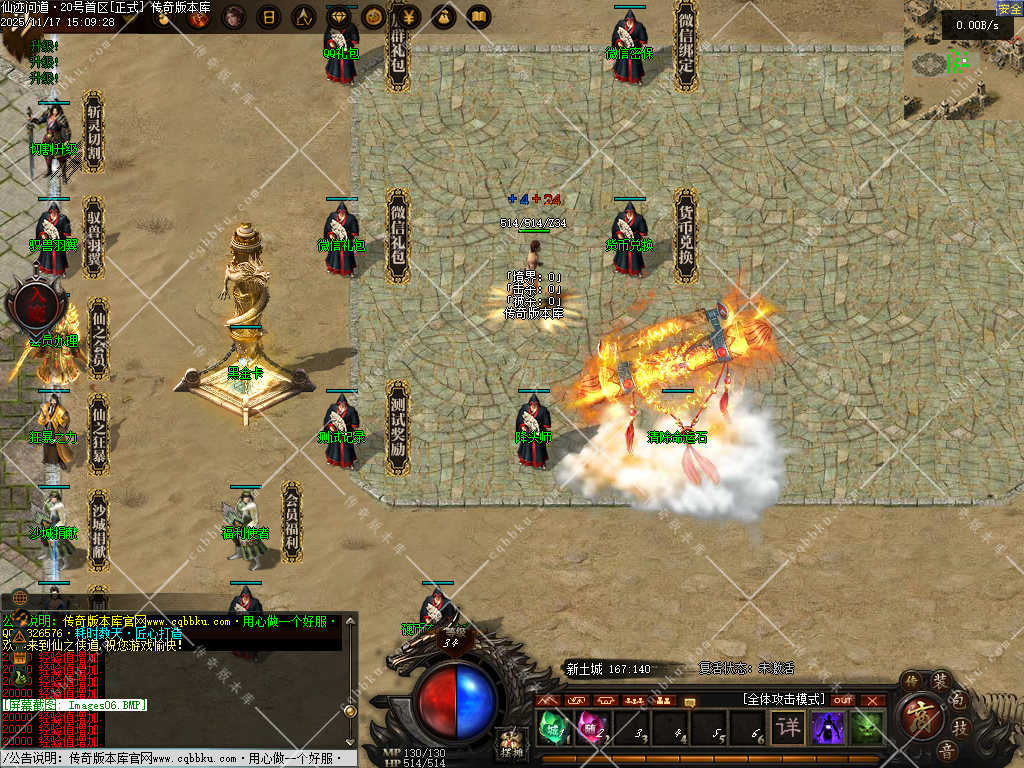Open the yen currency icon
Viewport: 1024px width, 768px height.
(408, 17)
